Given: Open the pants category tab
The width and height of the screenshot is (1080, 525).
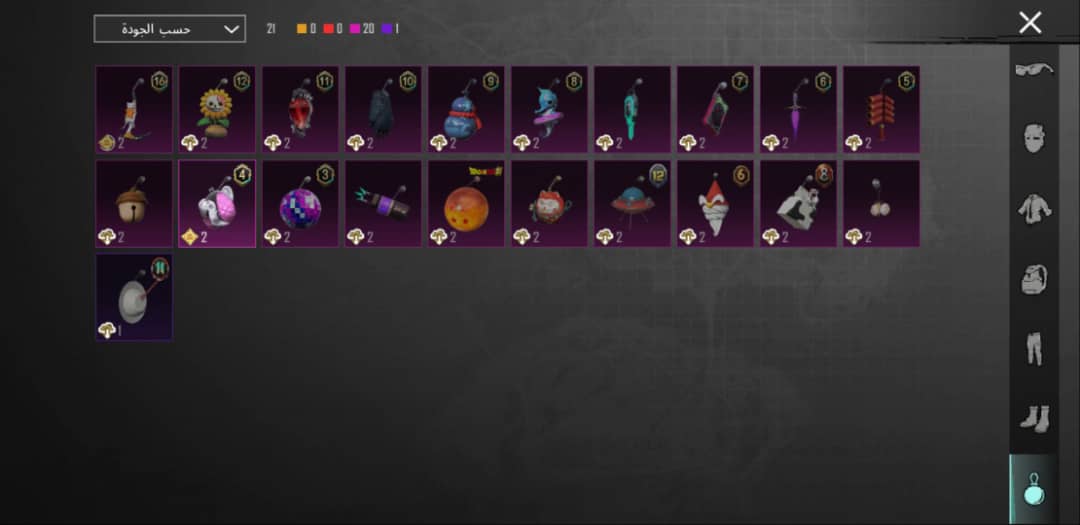Looking at the screenshot, I should pos(1034,349).
